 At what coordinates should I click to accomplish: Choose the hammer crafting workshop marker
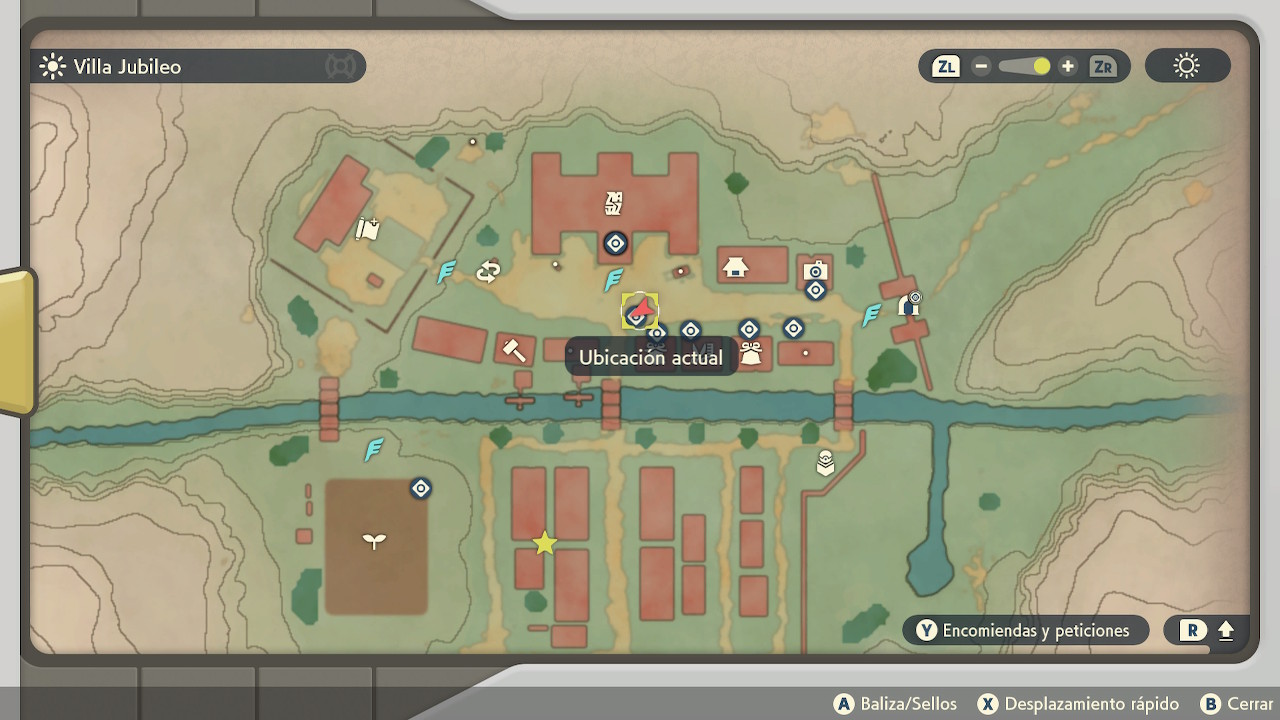[x=514, y=349]
